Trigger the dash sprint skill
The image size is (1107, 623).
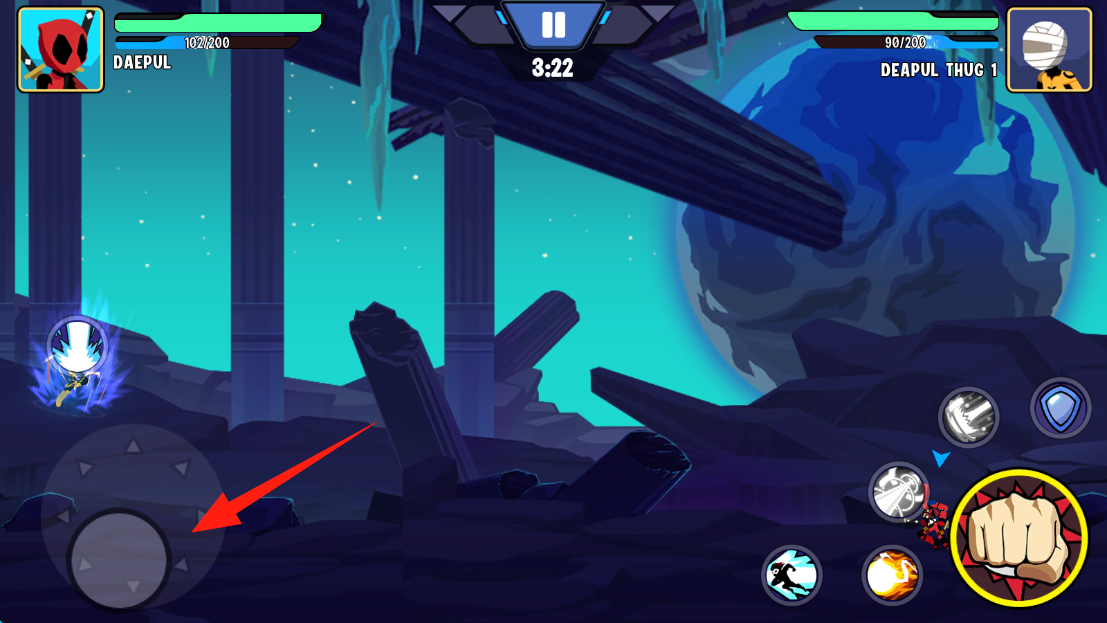coord(792,575)
